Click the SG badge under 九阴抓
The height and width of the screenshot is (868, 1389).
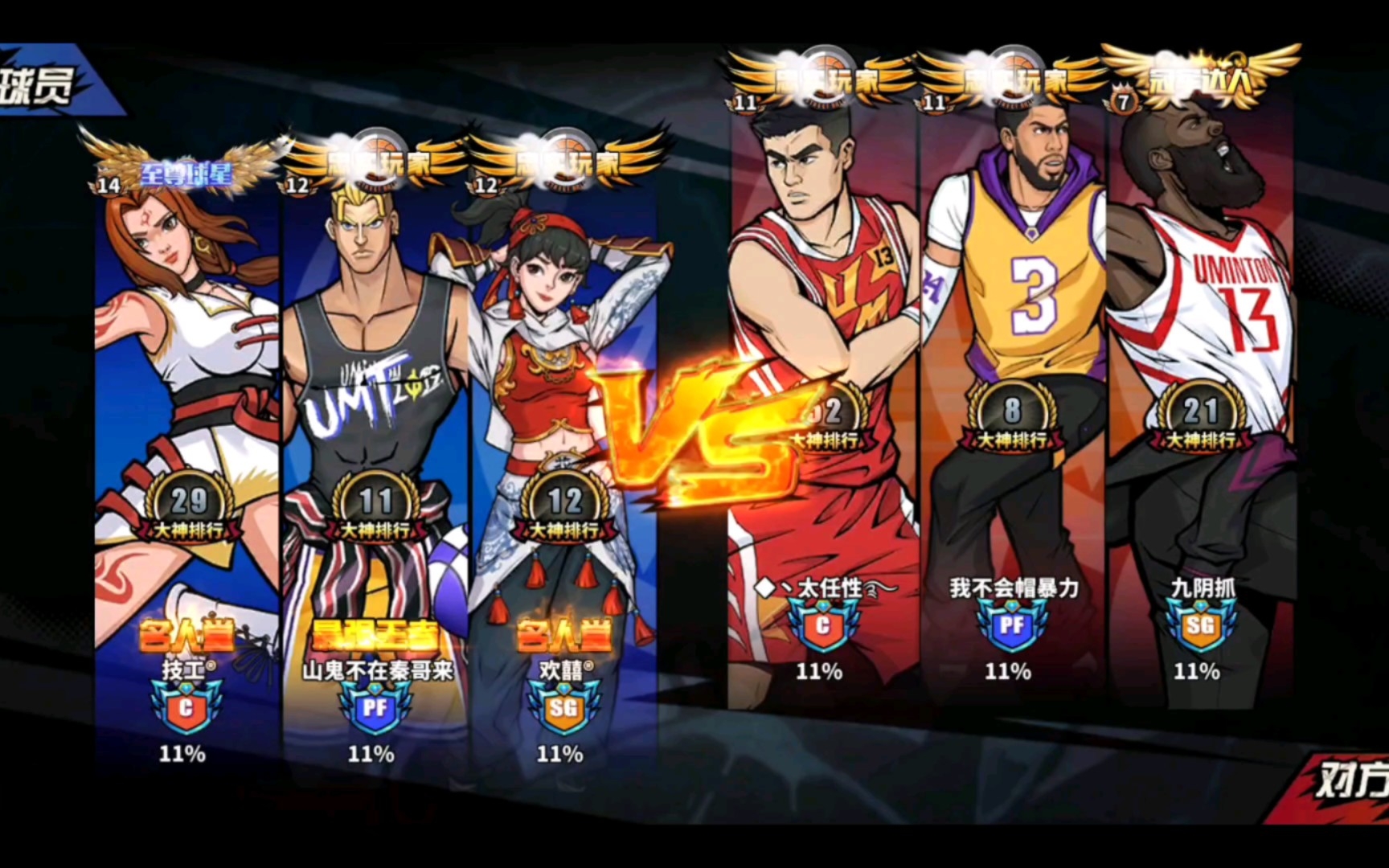(x=1200, y=625)
